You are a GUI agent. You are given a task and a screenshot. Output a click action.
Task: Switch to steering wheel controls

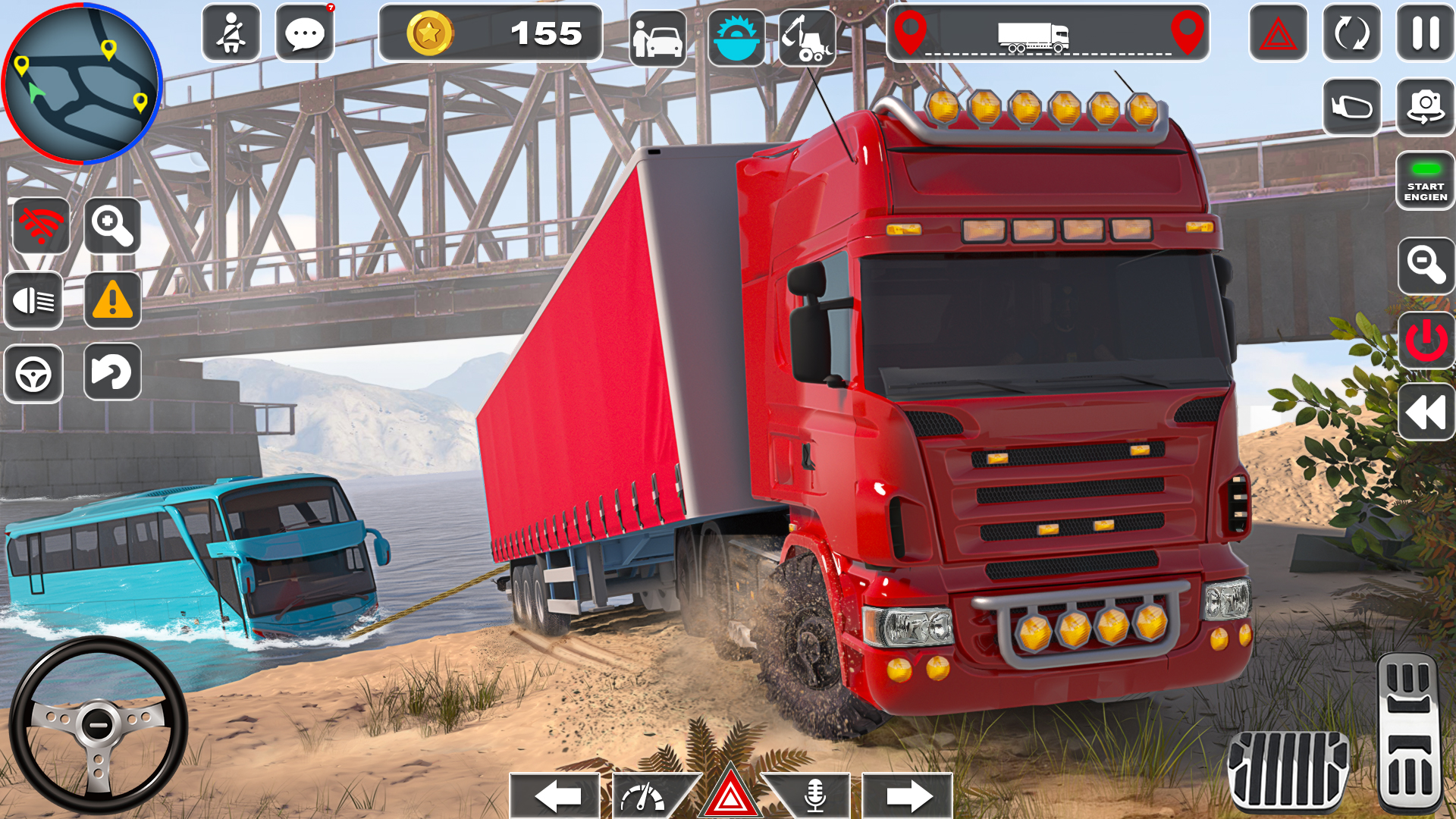(33, 373)
